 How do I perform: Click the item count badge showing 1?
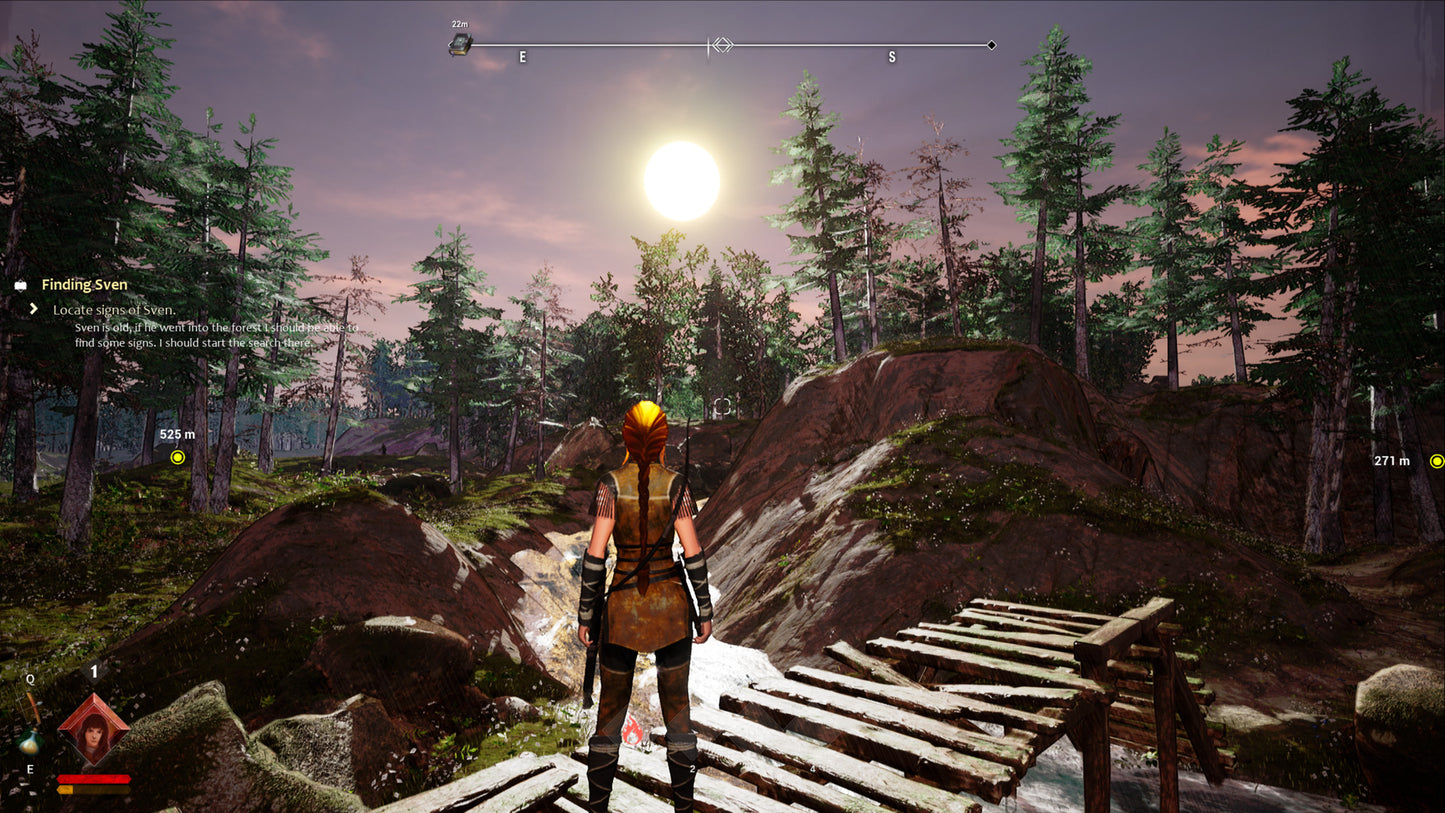click(x=94, y=672)
